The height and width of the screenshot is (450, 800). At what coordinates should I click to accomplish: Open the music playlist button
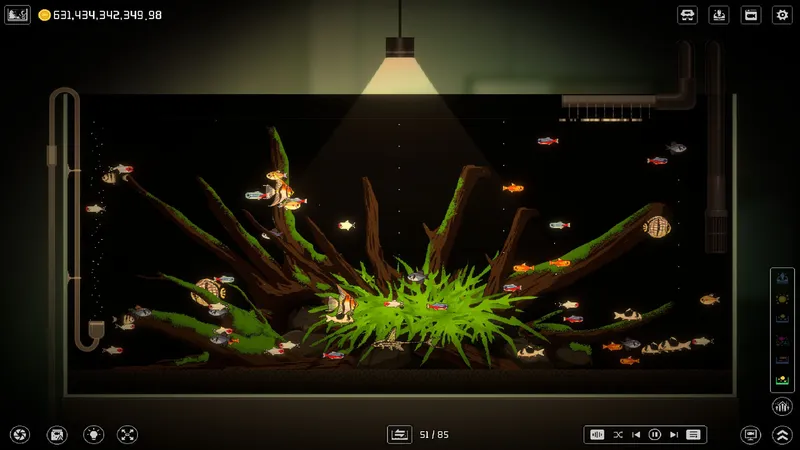(693, 435)
